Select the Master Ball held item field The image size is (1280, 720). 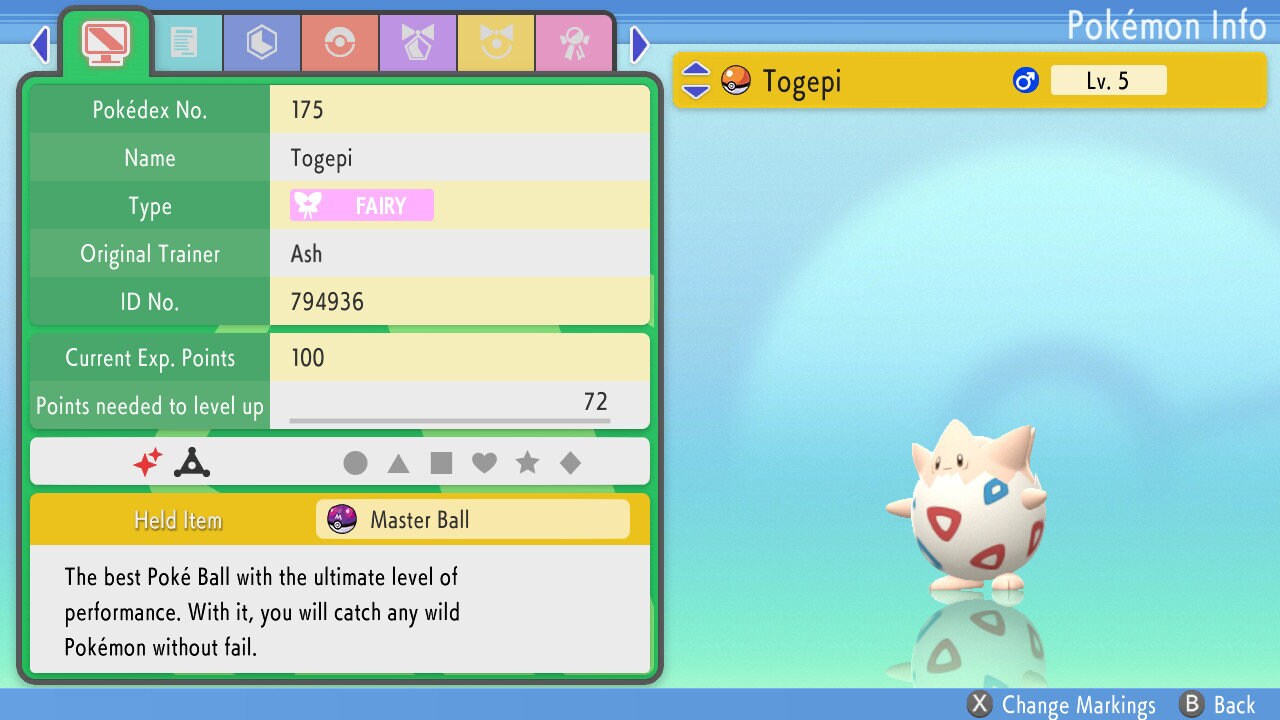click(472, 519)
